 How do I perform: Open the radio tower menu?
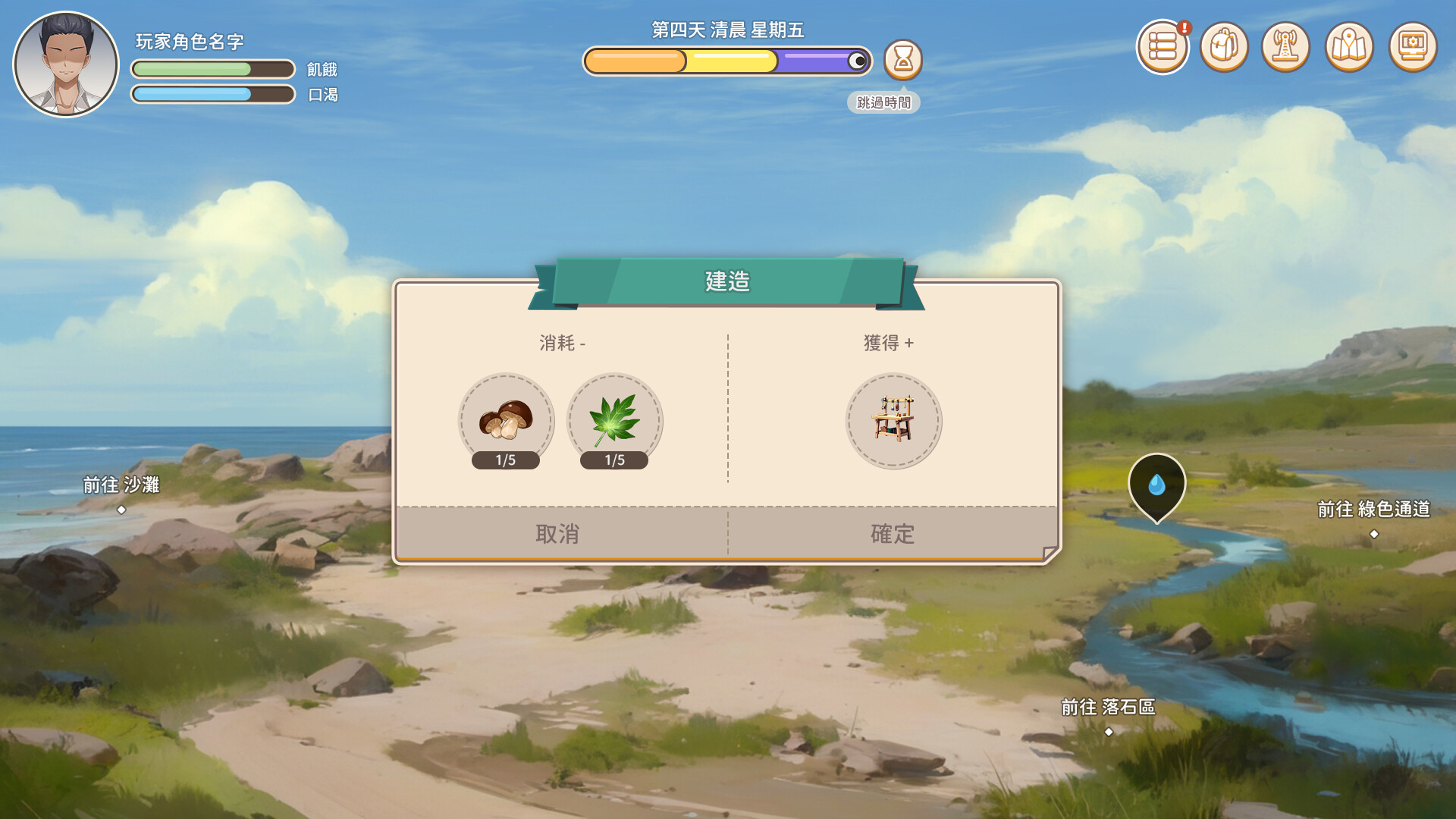pos(1286,47)
